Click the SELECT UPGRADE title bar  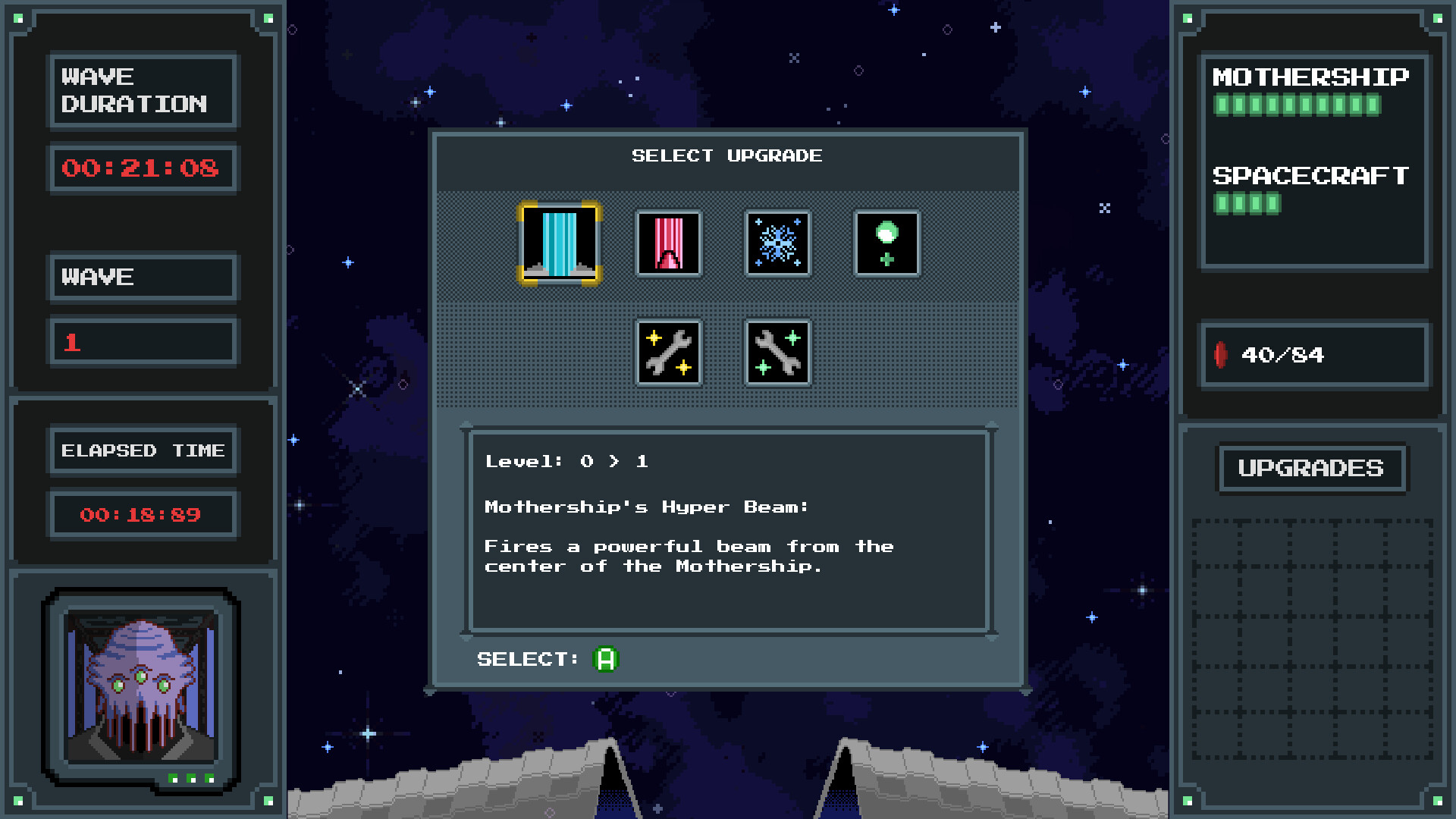(x=726, y=156)
